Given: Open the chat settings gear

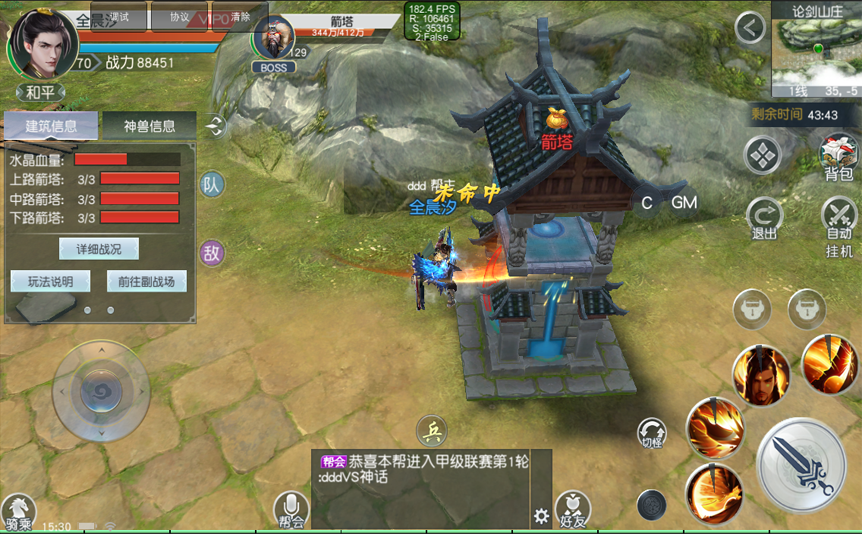Looking at the screenshot, I should pyautogui.click(x=541, y=516).
